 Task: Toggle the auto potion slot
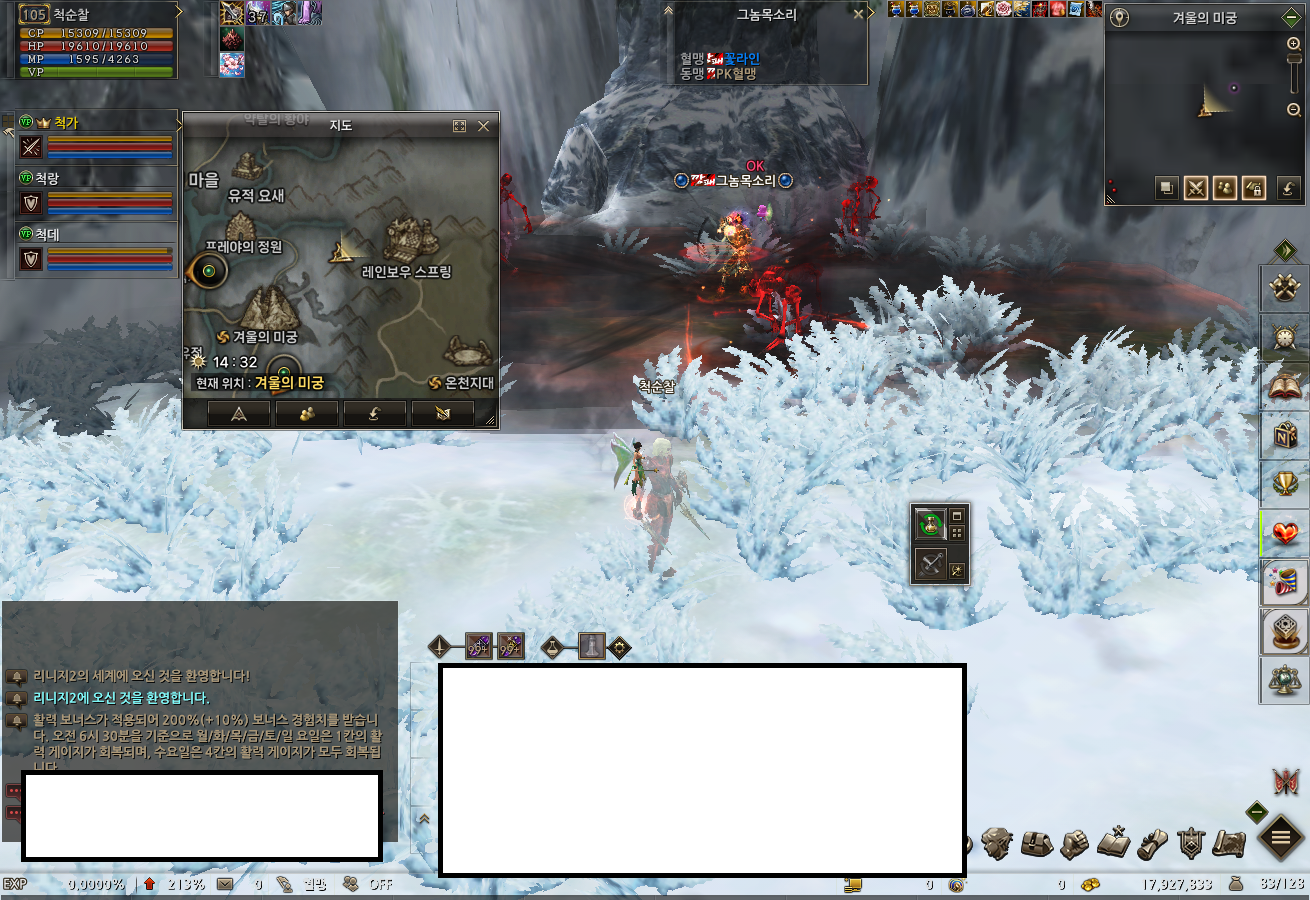(x=931, y=522)
